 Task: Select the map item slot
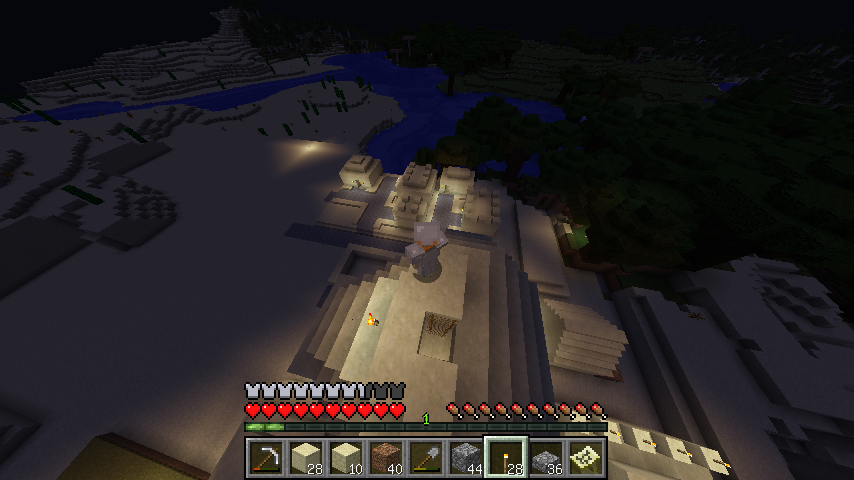click(585, 458)
